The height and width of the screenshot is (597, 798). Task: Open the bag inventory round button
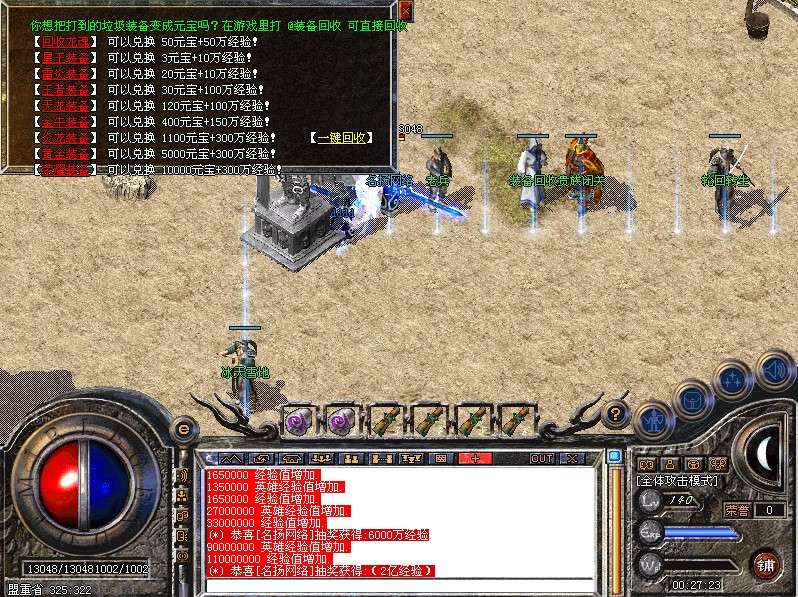(x=692, y=400)
